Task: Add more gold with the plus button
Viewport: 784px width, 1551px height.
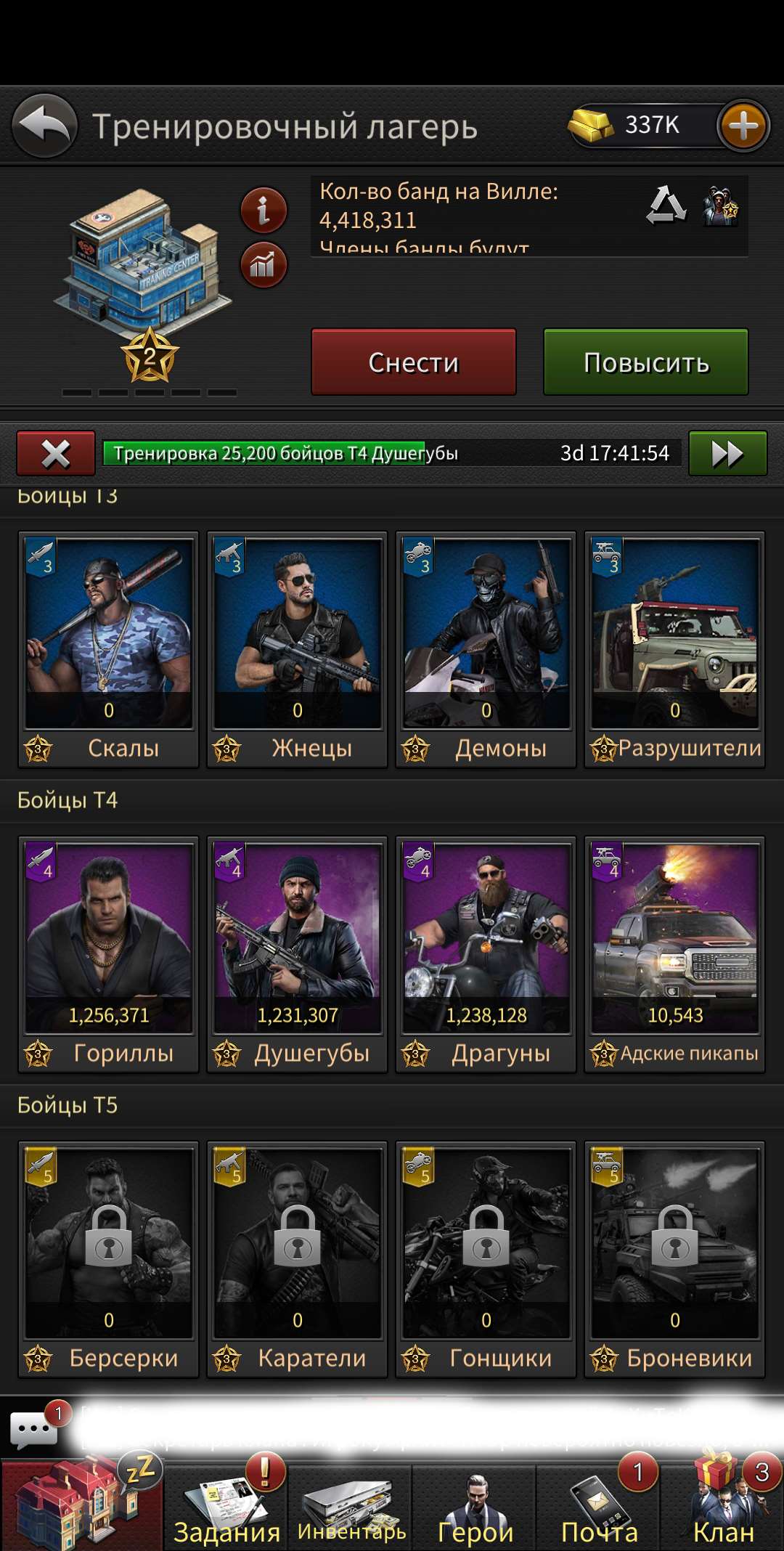Action: [x=743, y=126]
